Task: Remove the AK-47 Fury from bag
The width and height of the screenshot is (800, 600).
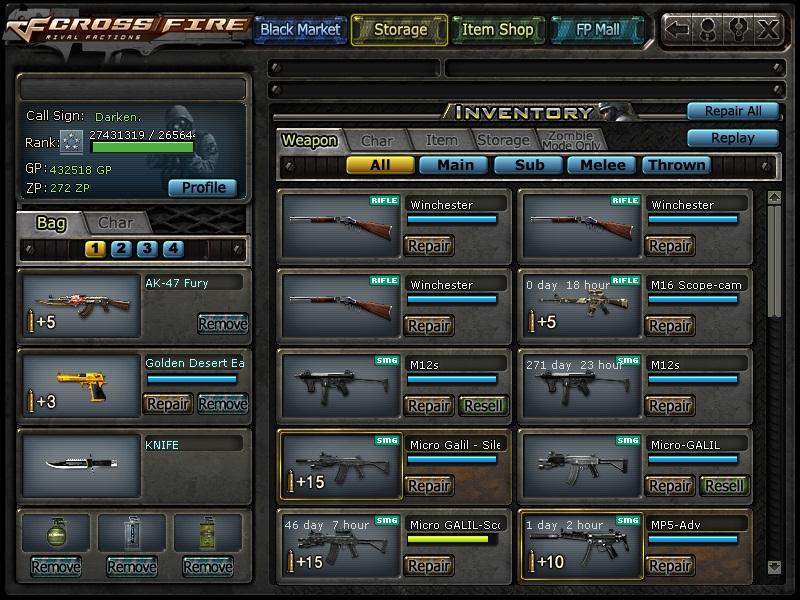Action: (222, 324)
